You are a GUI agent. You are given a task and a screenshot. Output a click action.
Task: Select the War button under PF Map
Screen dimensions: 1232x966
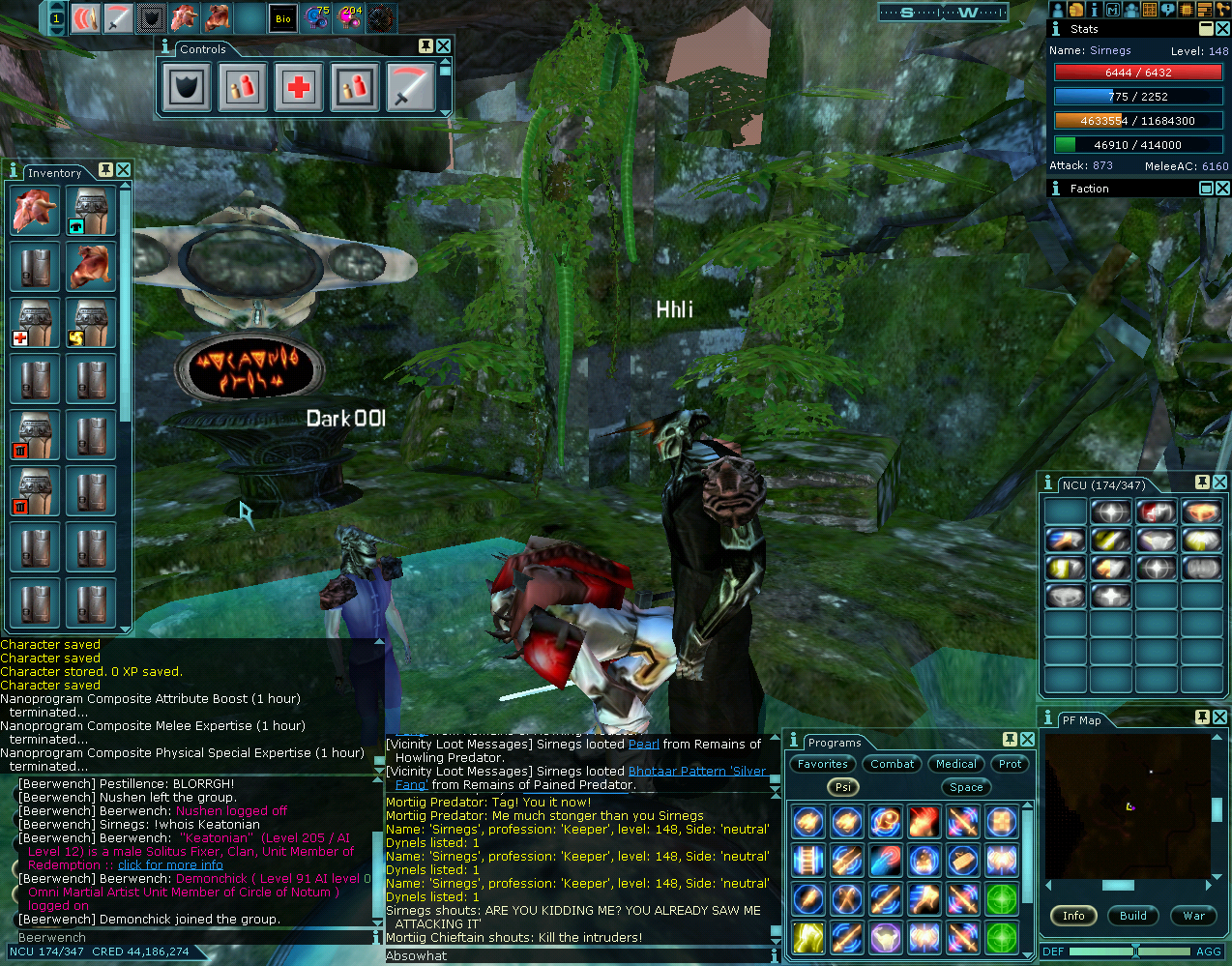click(x=1193, y=916)
